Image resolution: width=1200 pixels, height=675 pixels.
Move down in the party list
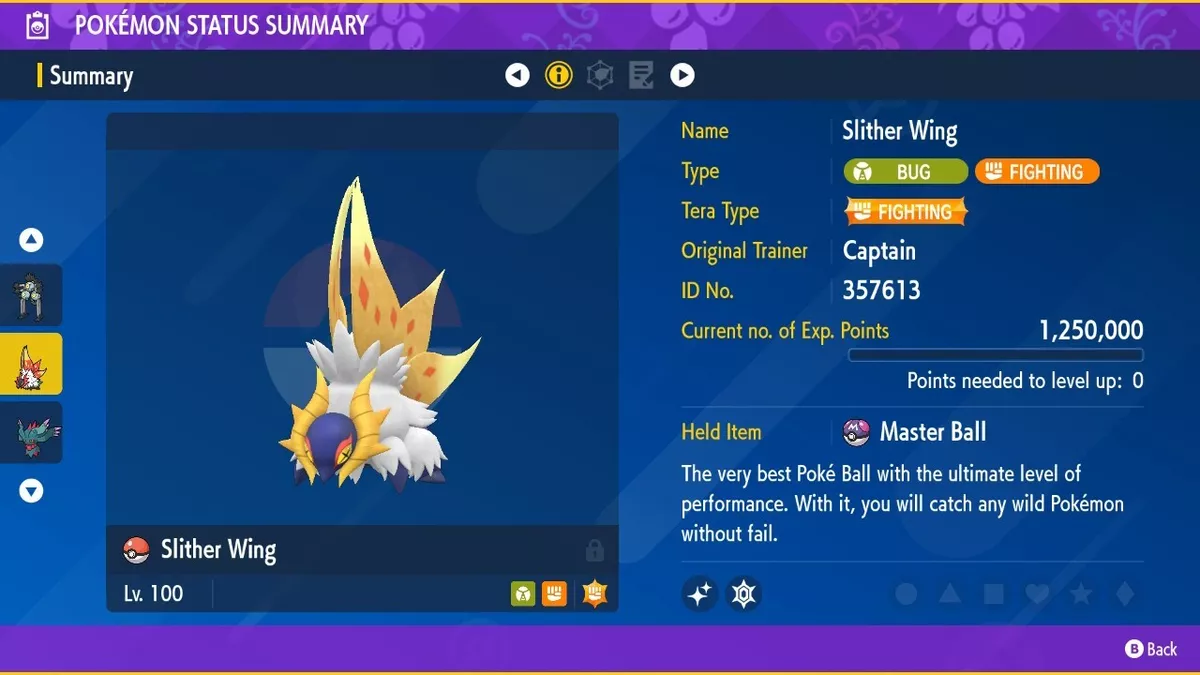[x=32, y=491]
